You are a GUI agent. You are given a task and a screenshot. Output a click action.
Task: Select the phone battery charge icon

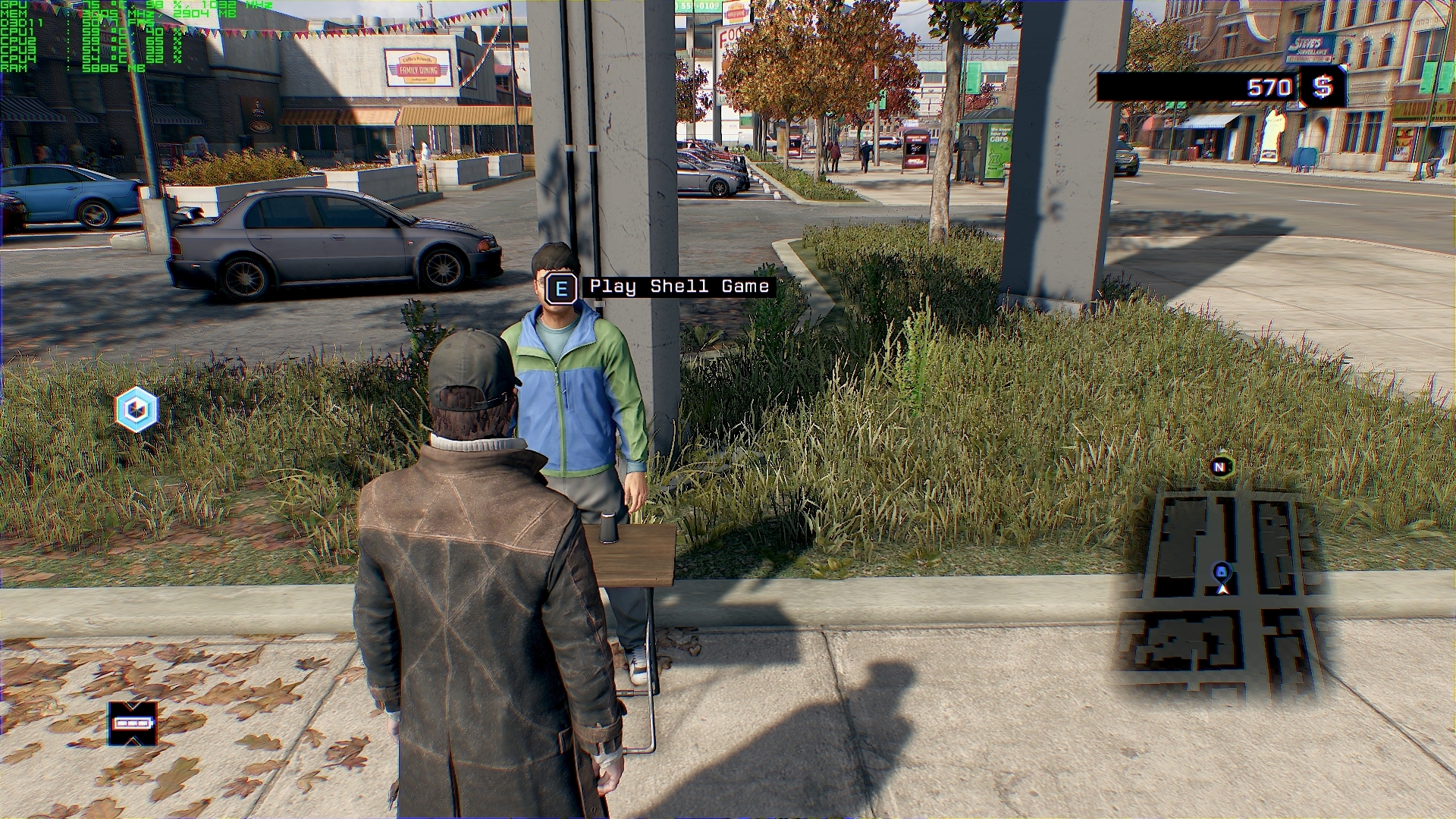coord(133,723)
